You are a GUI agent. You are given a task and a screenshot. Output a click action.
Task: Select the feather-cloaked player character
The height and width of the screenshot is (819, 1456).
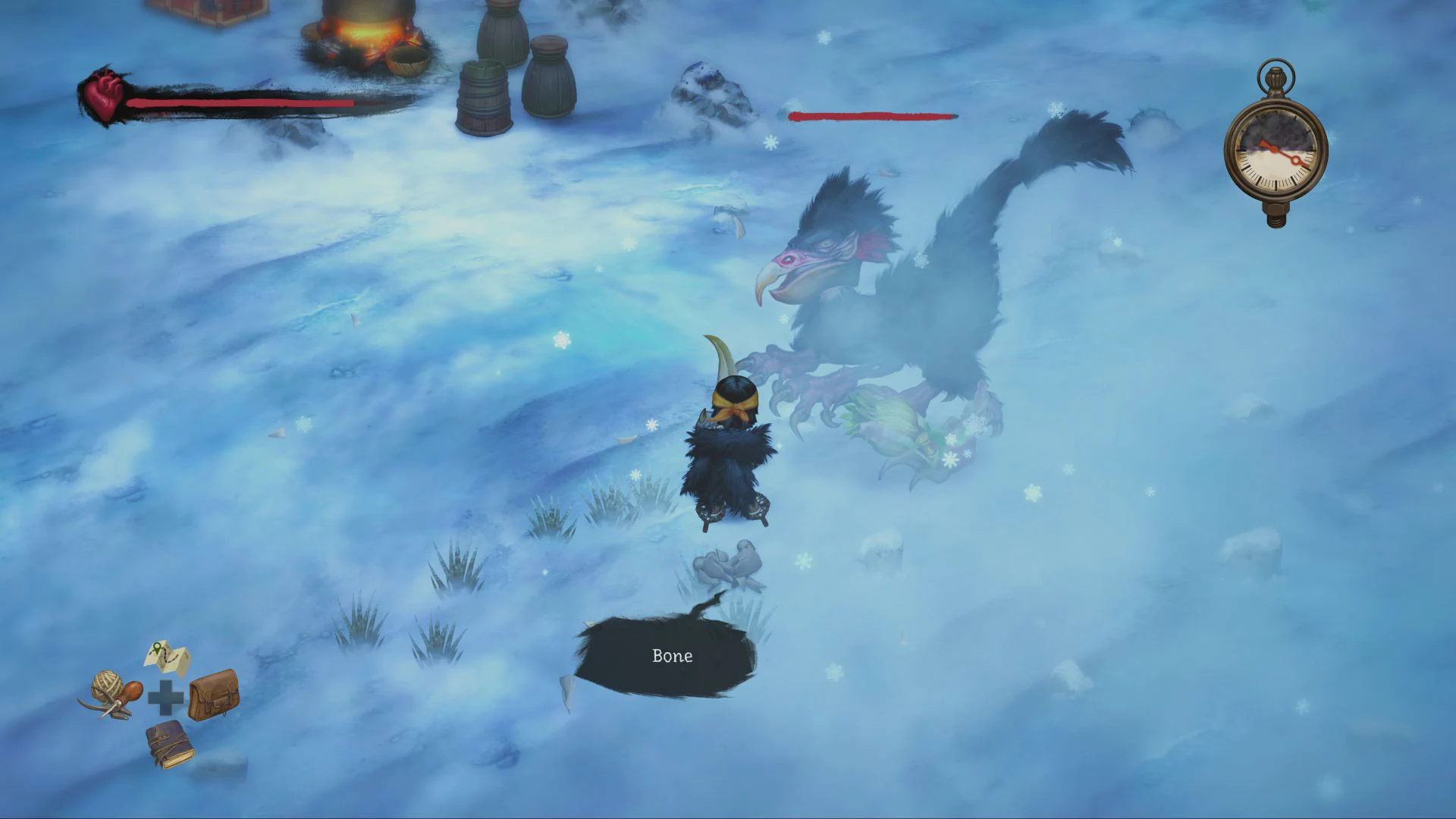coord(728,447)
